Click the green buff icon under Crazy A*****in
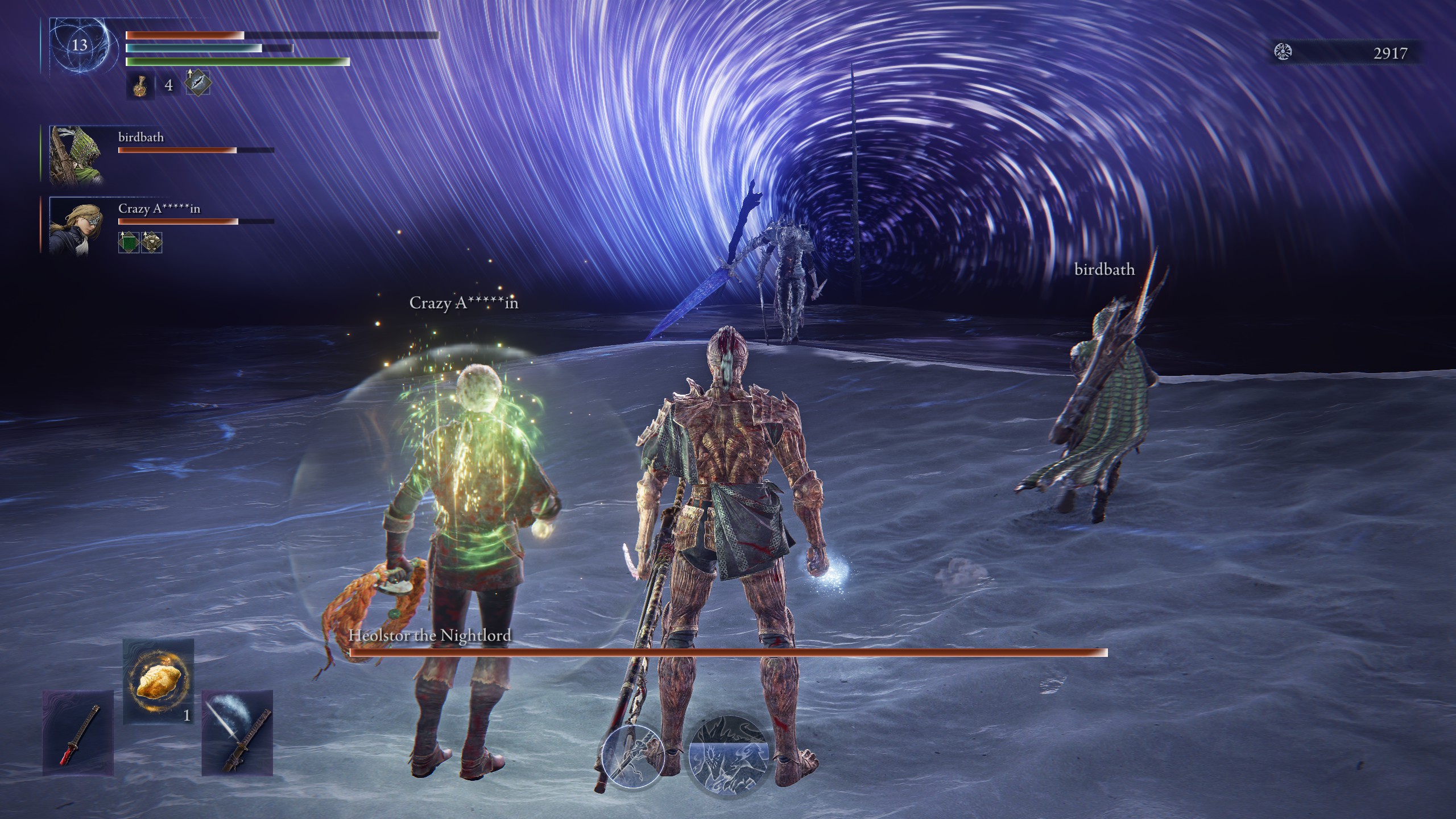Screen dimensions: 1456x819 click(x=129, y=242)
